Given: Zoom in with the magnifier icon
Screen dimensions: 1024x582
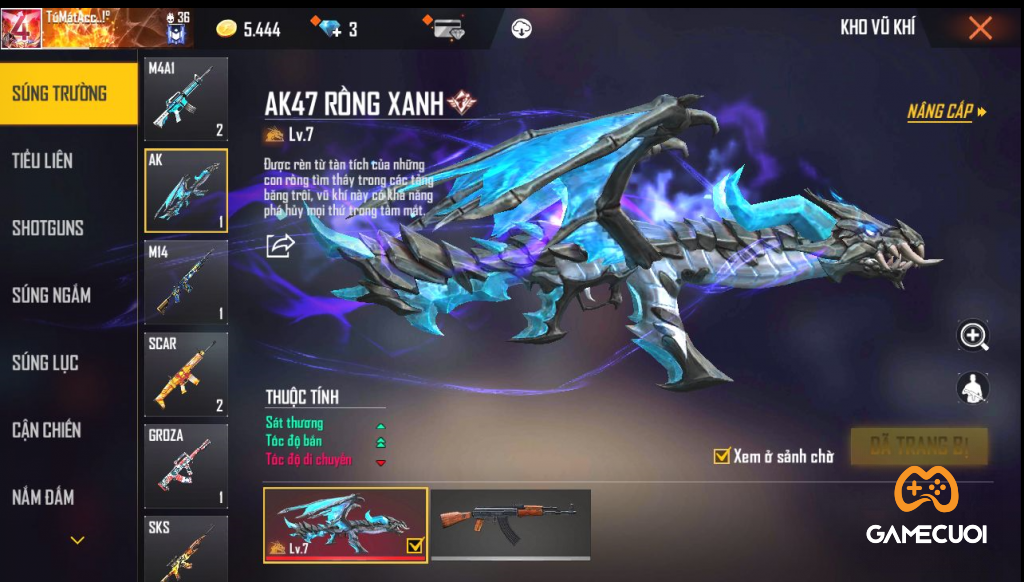Looking at the screenshot, I should (973, 336).
